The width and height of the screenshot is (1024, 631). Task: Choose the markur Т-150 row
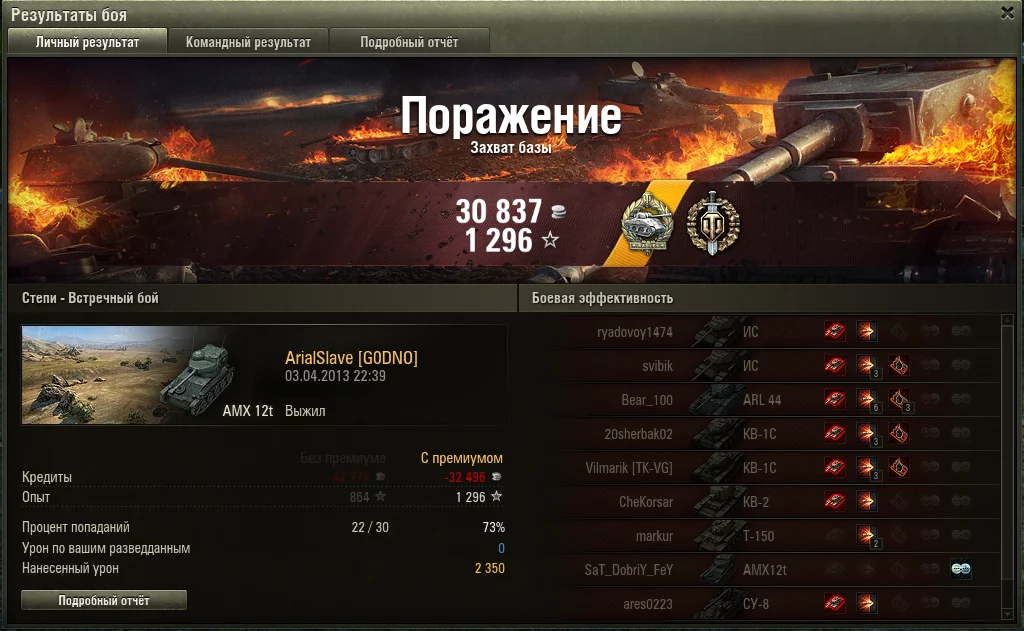click(760, 536)
